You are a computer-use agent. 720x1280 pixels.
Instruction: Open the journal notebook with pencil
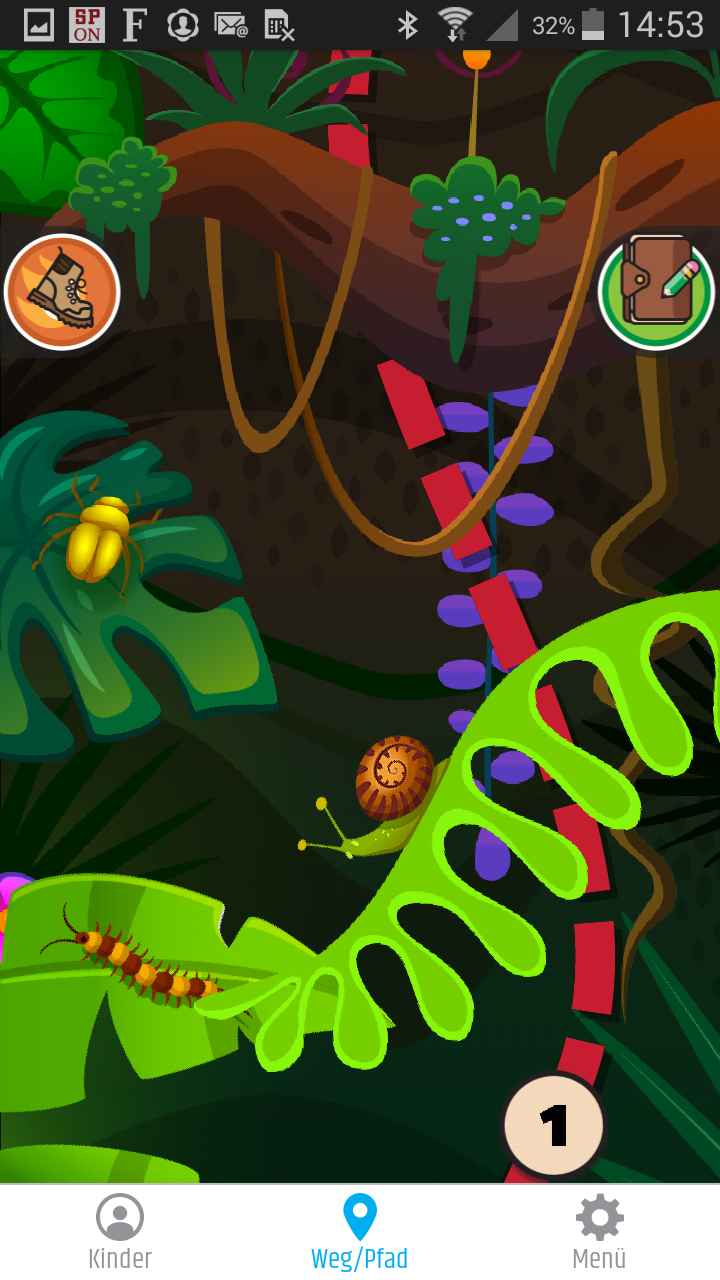[656, 290]
